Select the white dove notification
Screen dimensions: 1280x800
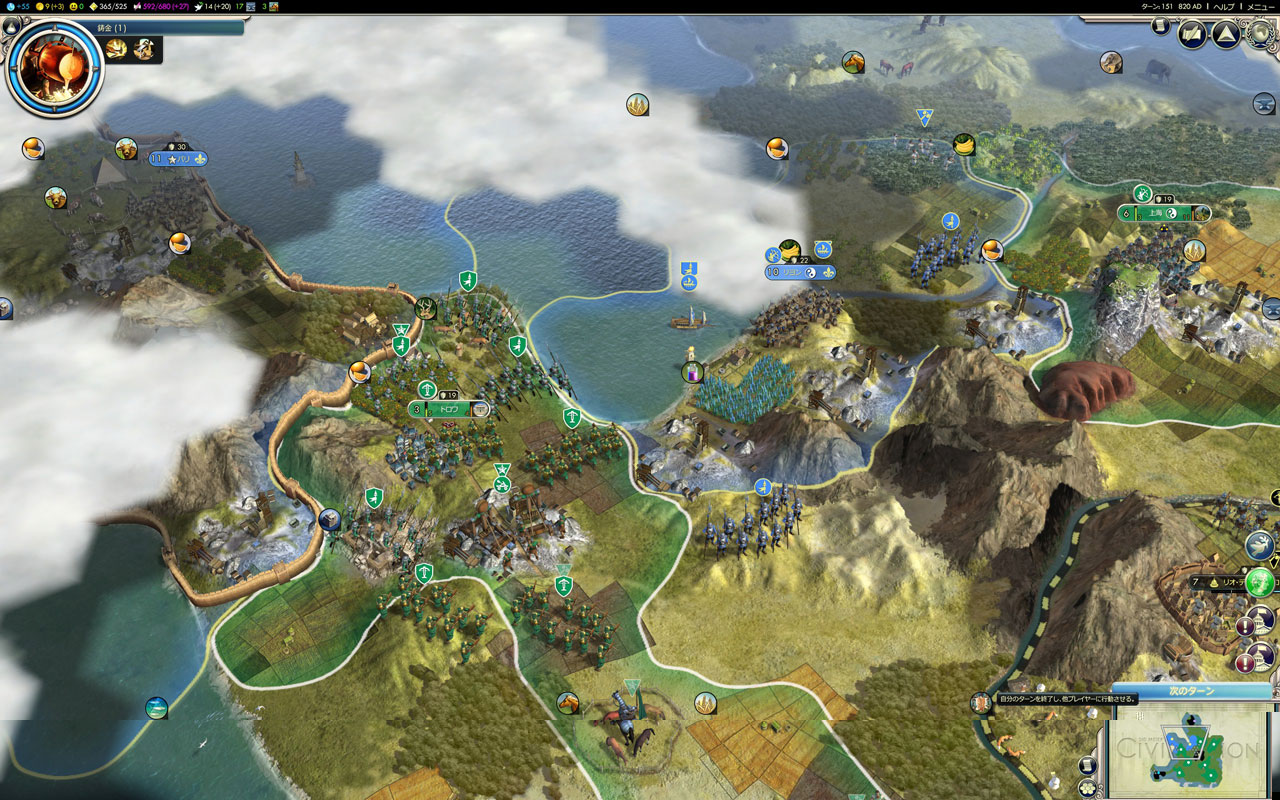(x=1260, y=546)
